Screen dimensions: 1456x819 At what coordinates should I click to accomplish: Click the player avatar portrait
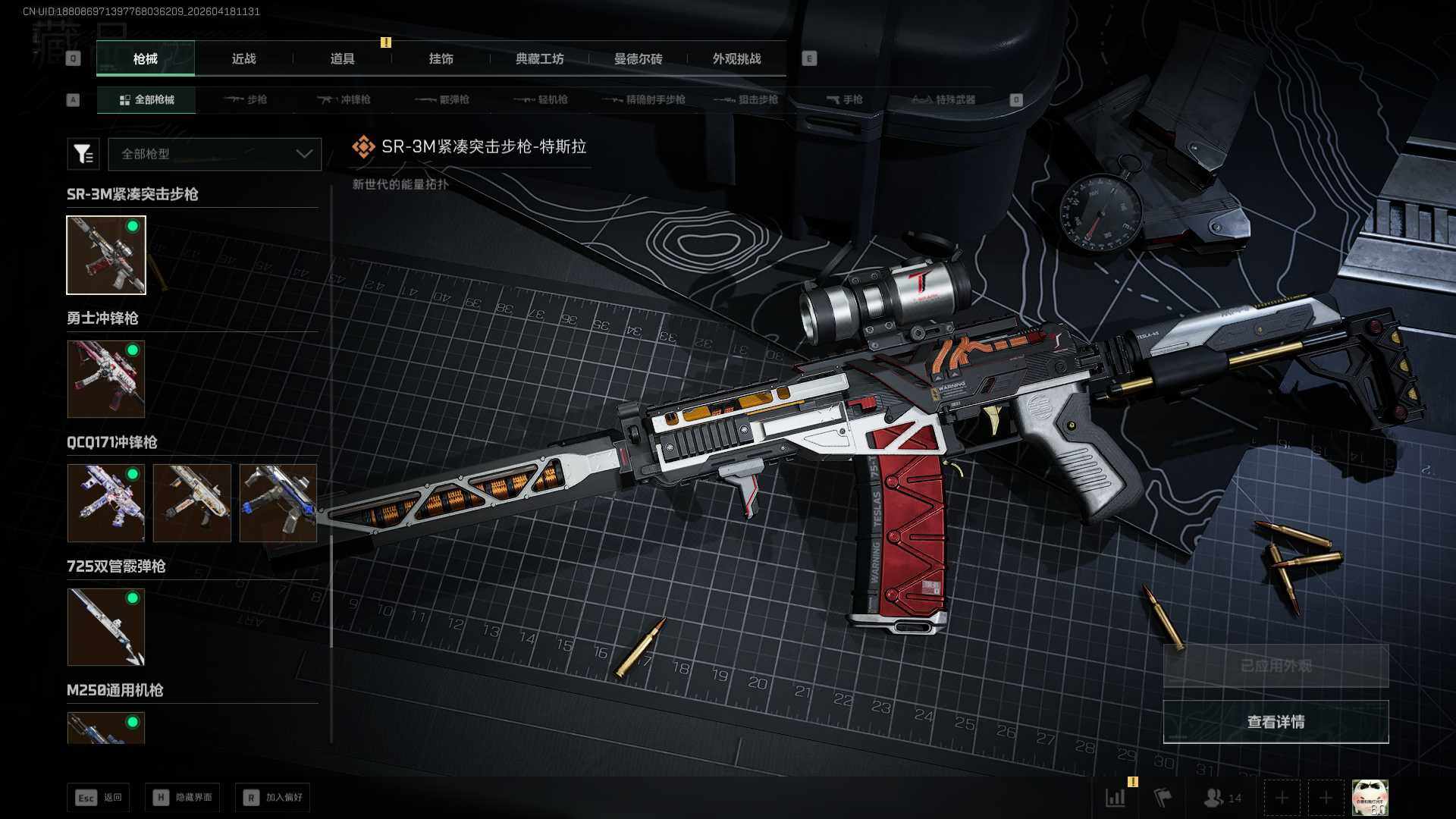click(1370, 798)
